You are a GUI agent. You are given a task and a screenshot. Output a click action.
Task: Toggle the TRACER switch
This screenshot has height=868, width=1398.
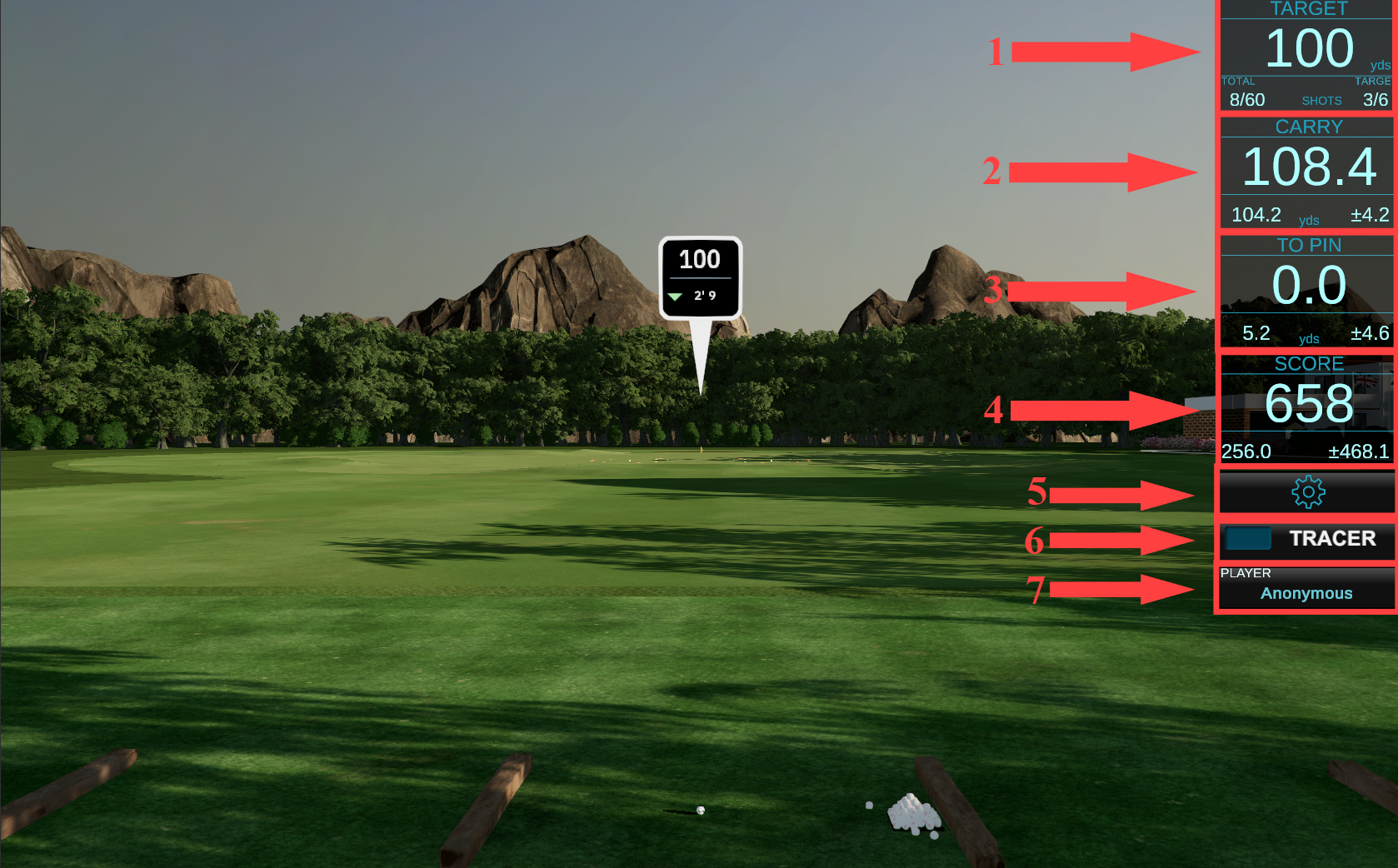coord(1249,539)
